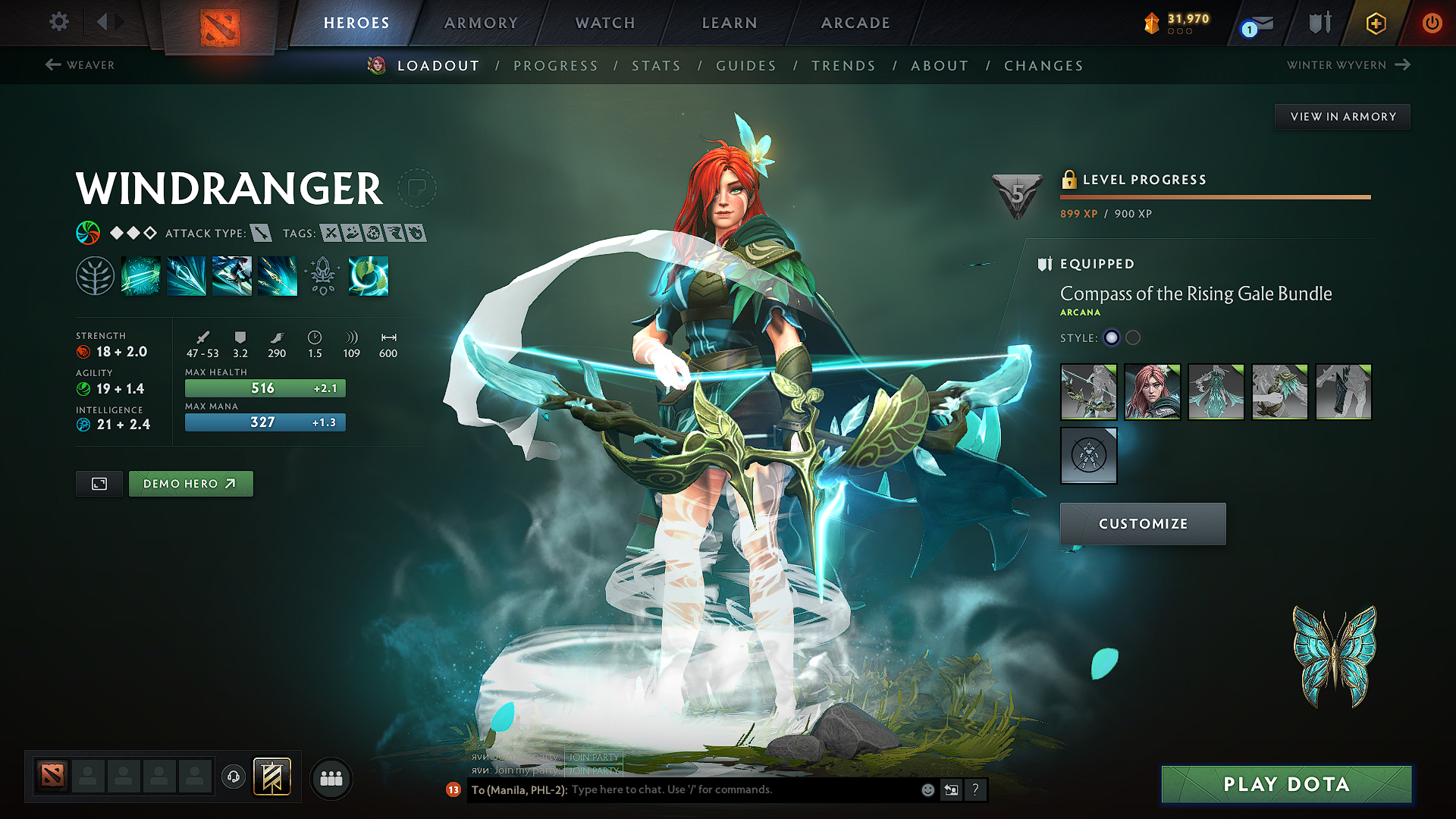
Task: Click the CUSTOMIZE button under equipped items
Action: tap(1142, 523)
